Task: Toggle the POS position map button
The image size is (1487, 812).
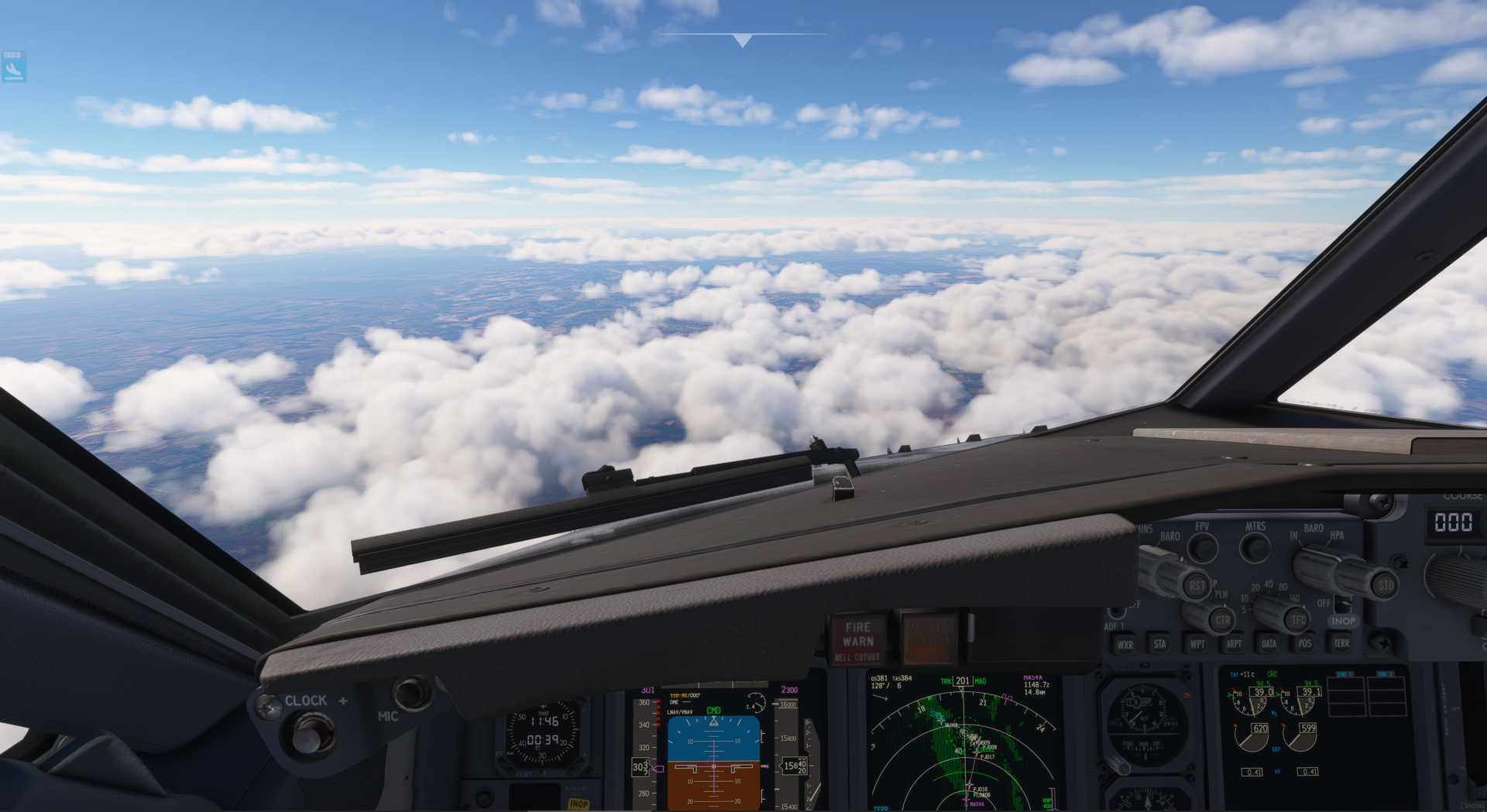Action: pos(1304,642)
